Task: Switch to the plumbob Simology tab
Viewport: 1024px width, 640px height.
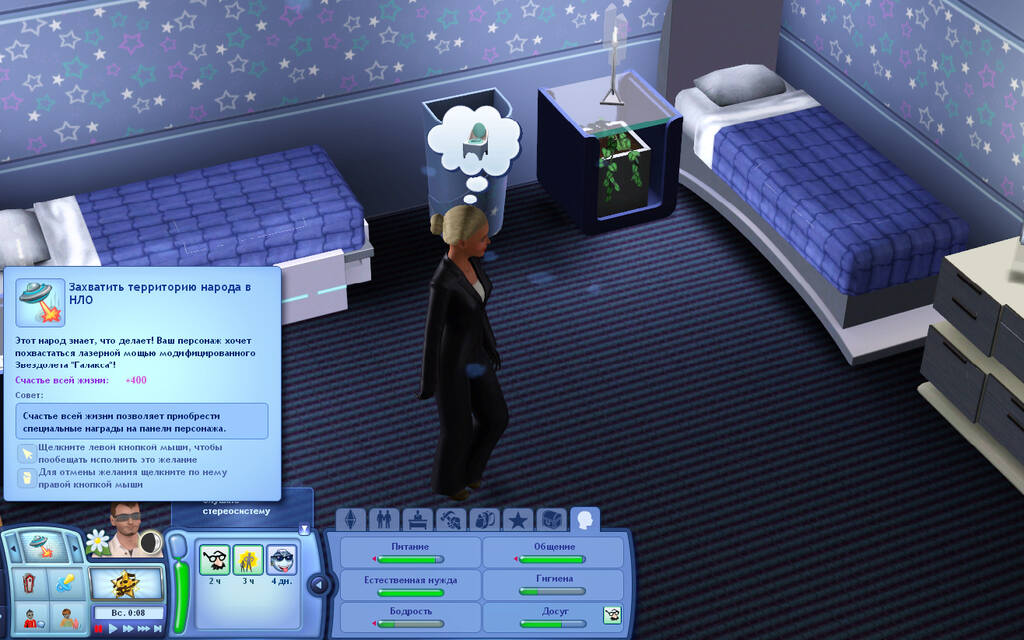Action: pyautogui.click(x=349, y=520)
